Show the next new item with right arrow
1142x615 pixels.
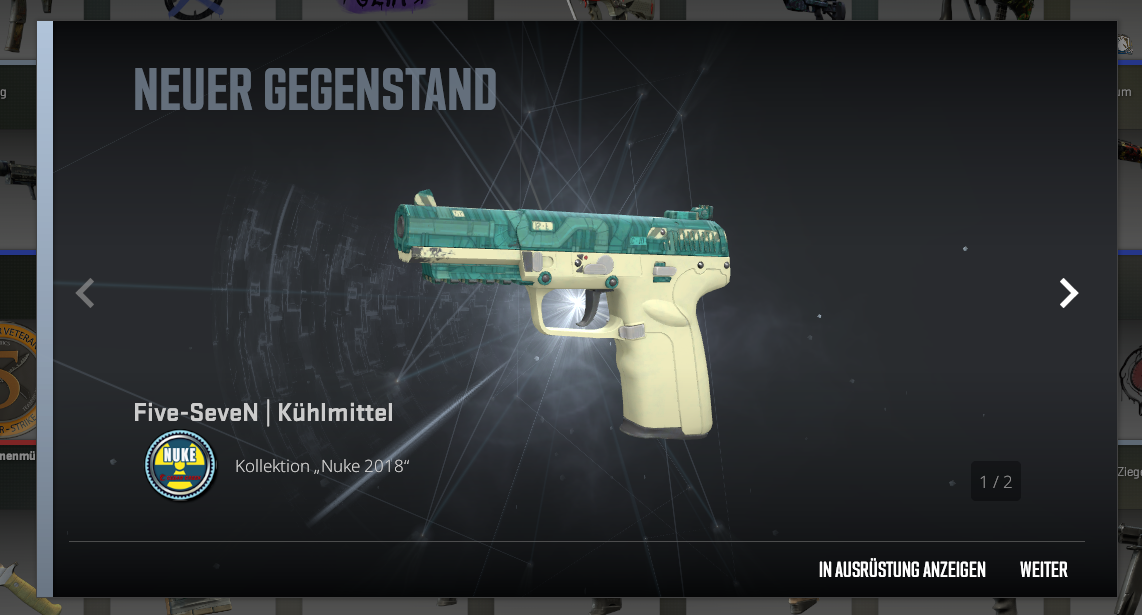[1069, 293]
